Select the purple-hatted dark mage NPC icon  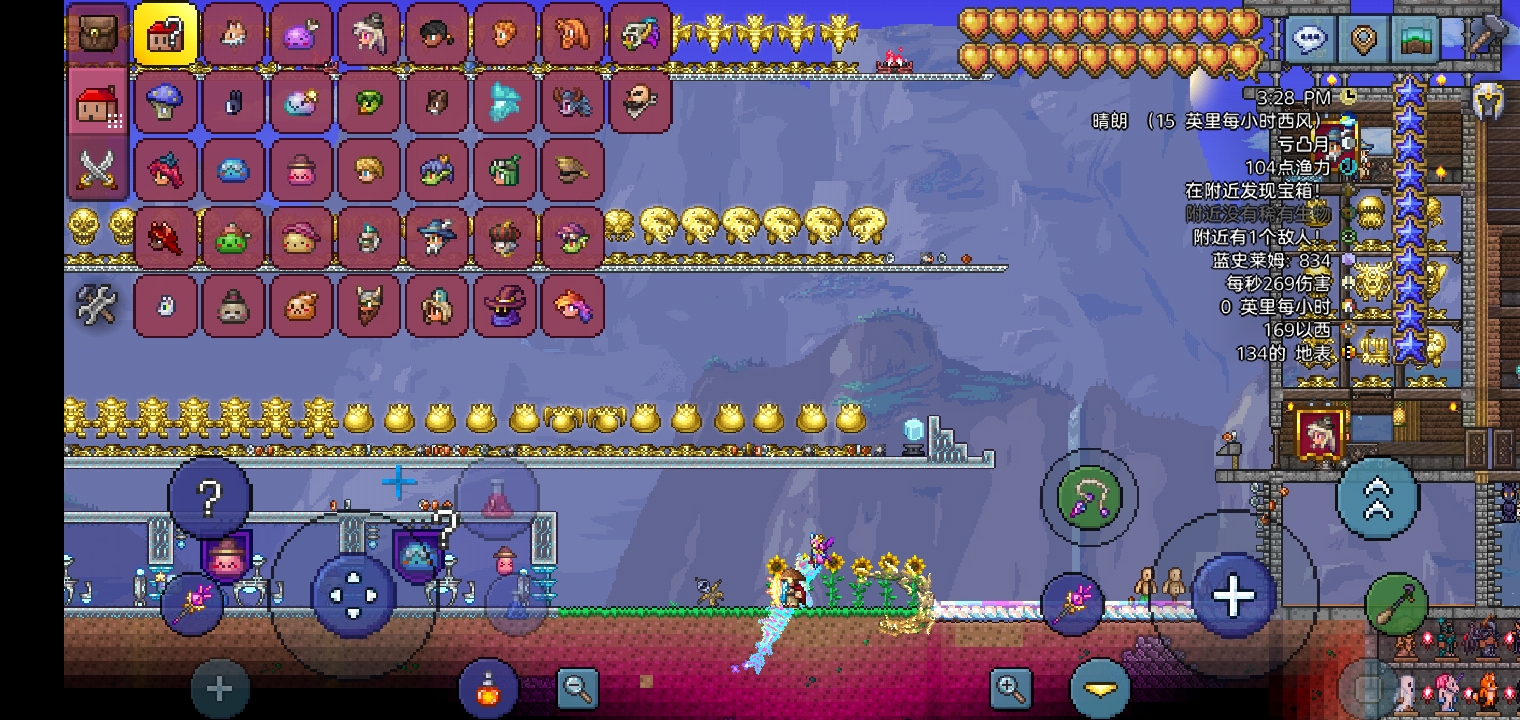505,305
